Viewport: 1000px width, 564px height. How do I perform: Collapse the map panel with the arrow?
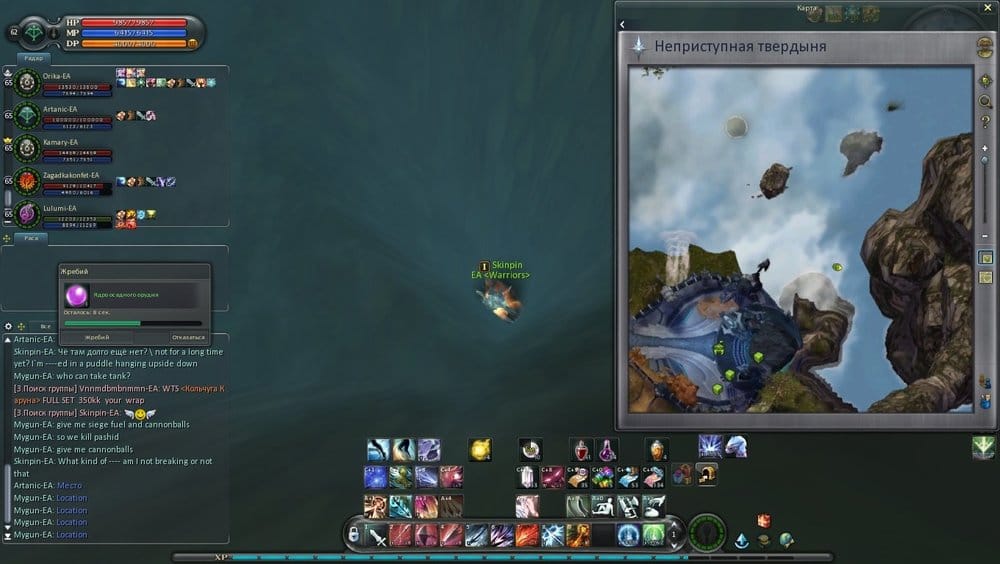[x=622, y=24]
